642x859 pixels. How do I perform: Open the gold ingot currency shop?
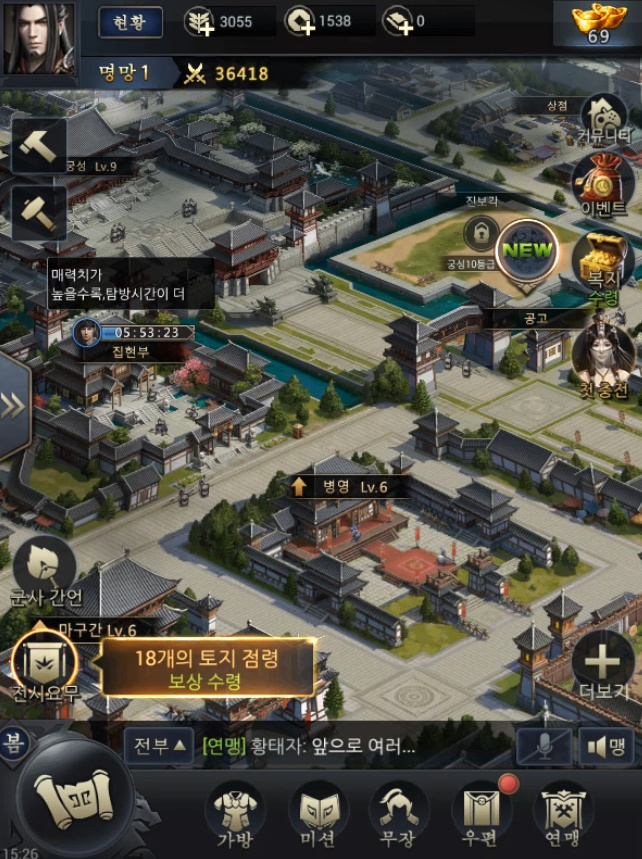click(x=598, y=24)
